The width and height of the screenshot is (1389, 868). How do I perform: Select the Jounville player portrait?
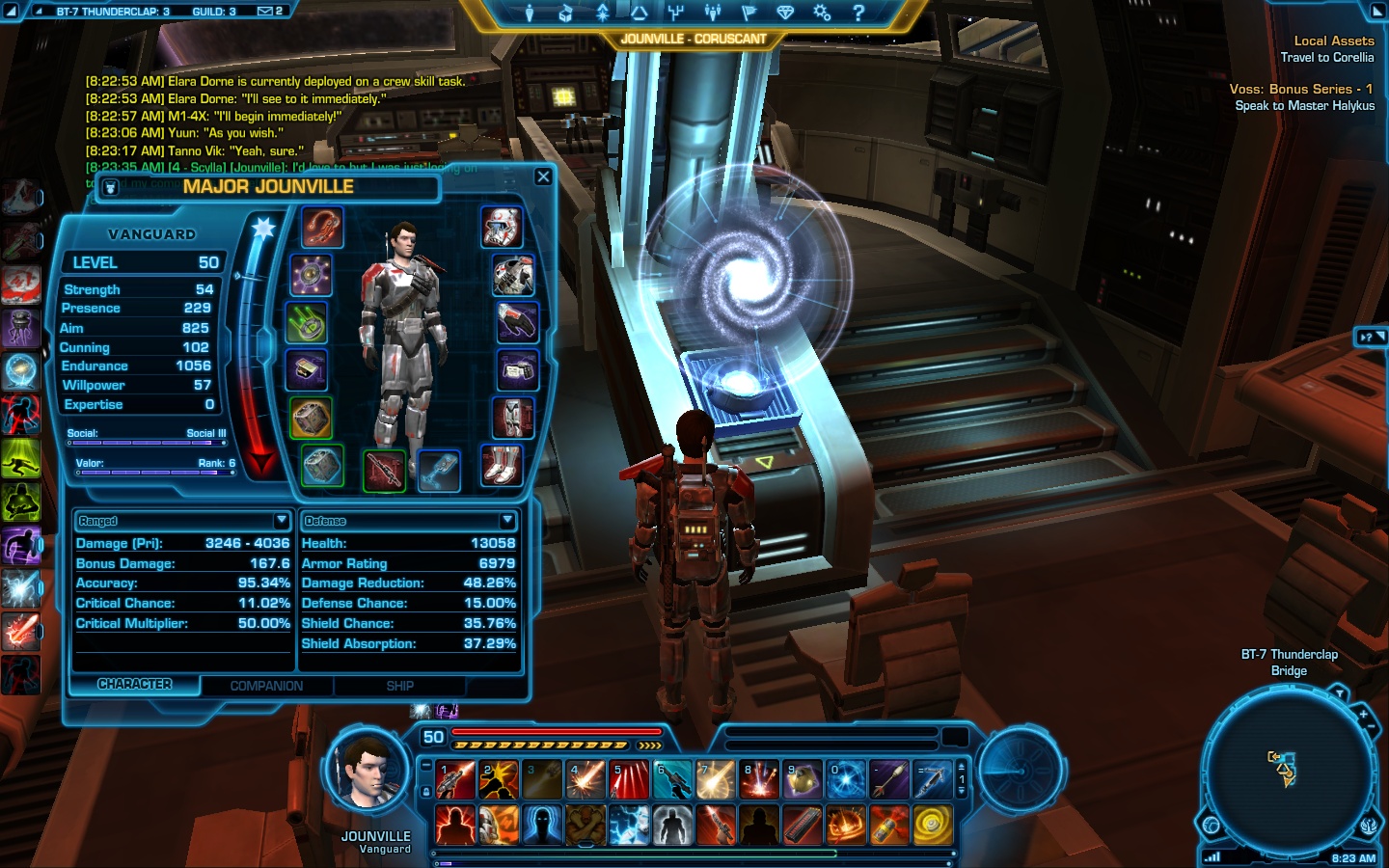pos(368,773)
